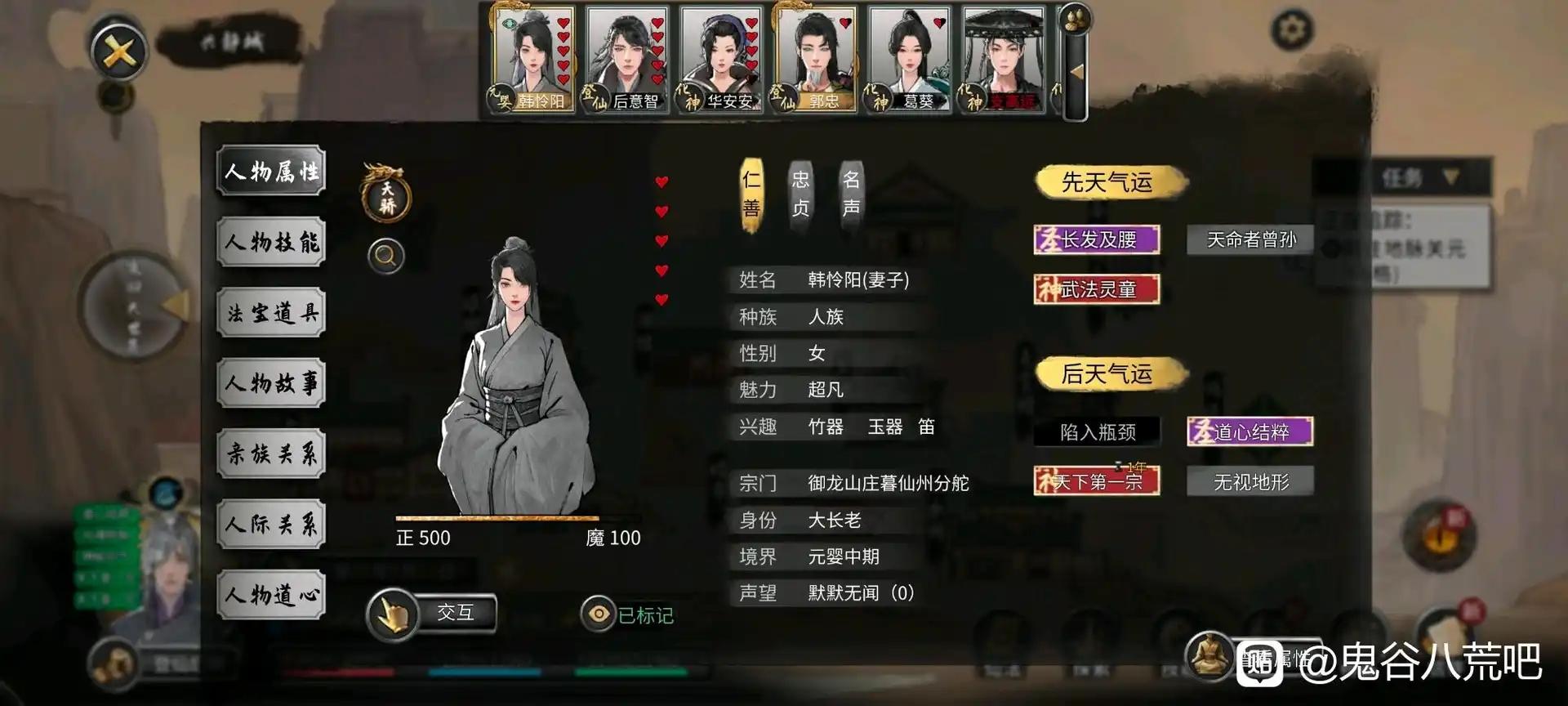This screenshot has width=1568, height=706.
Task: Click the 长发及腰 innate fortune tag
Action: coord(1096,239)
